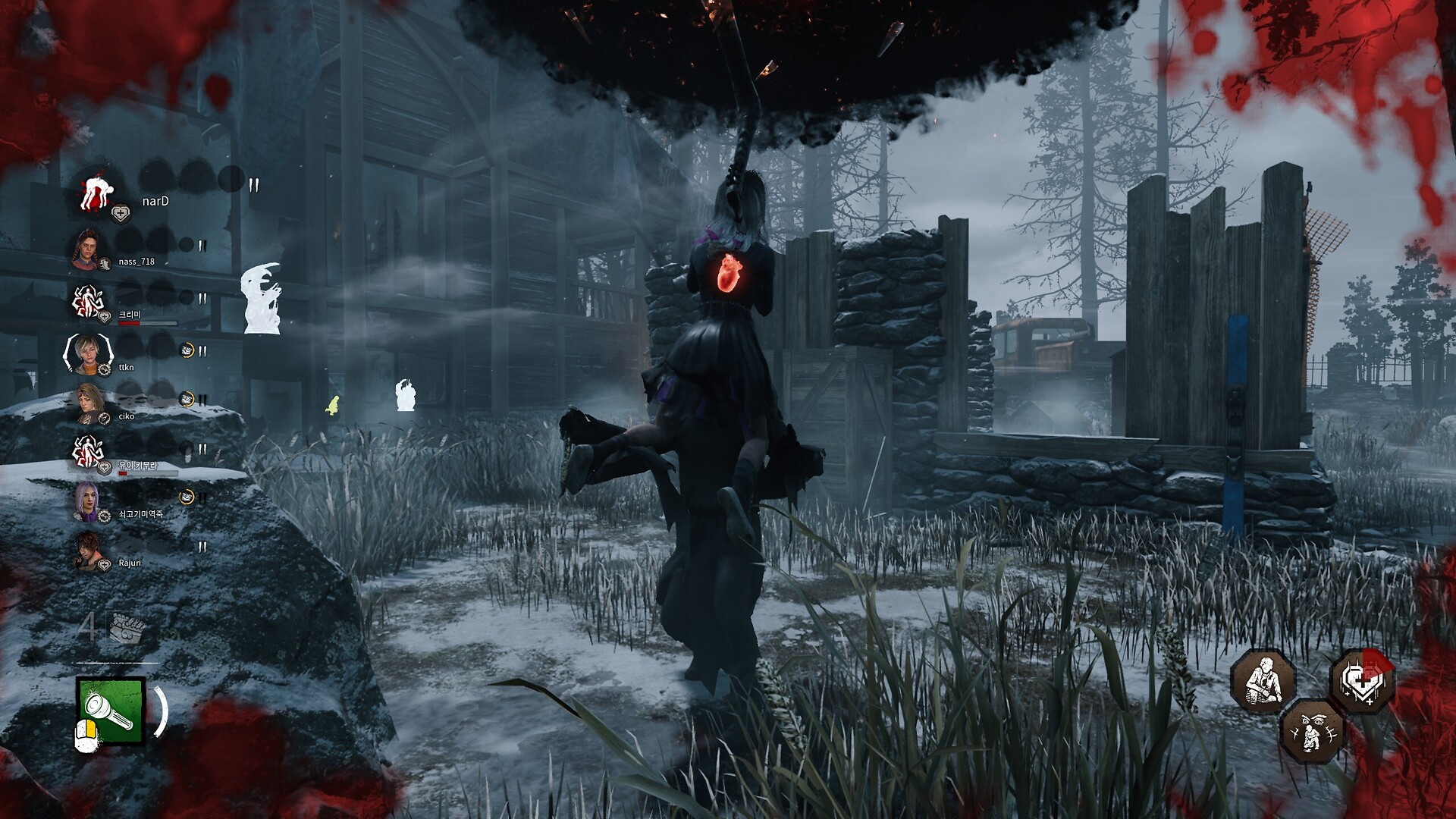
Task: Click Rajuri's survivor portrait
Action: [x=89, y=550]
